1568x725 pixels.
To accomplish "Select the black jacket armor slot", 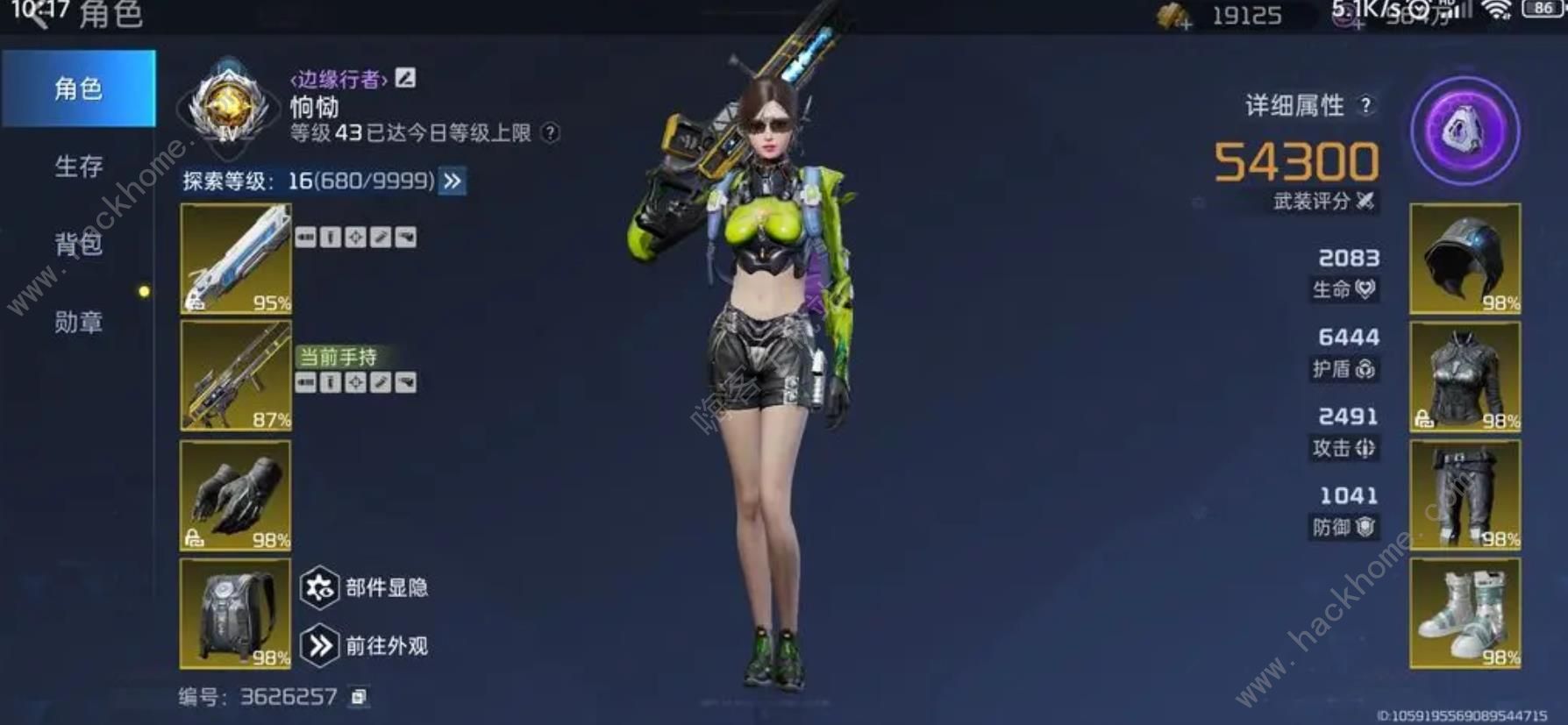I will [x=1465, y=376].
